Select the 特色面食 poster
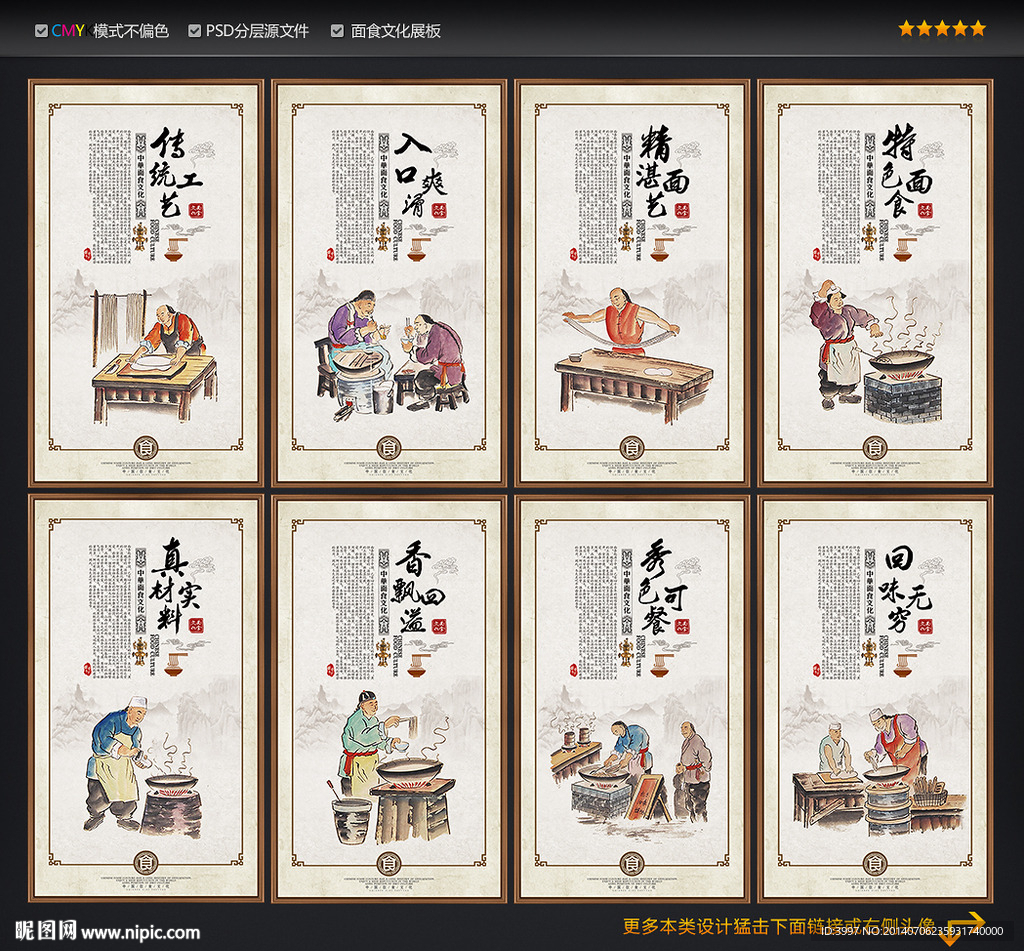 point(875,283)
